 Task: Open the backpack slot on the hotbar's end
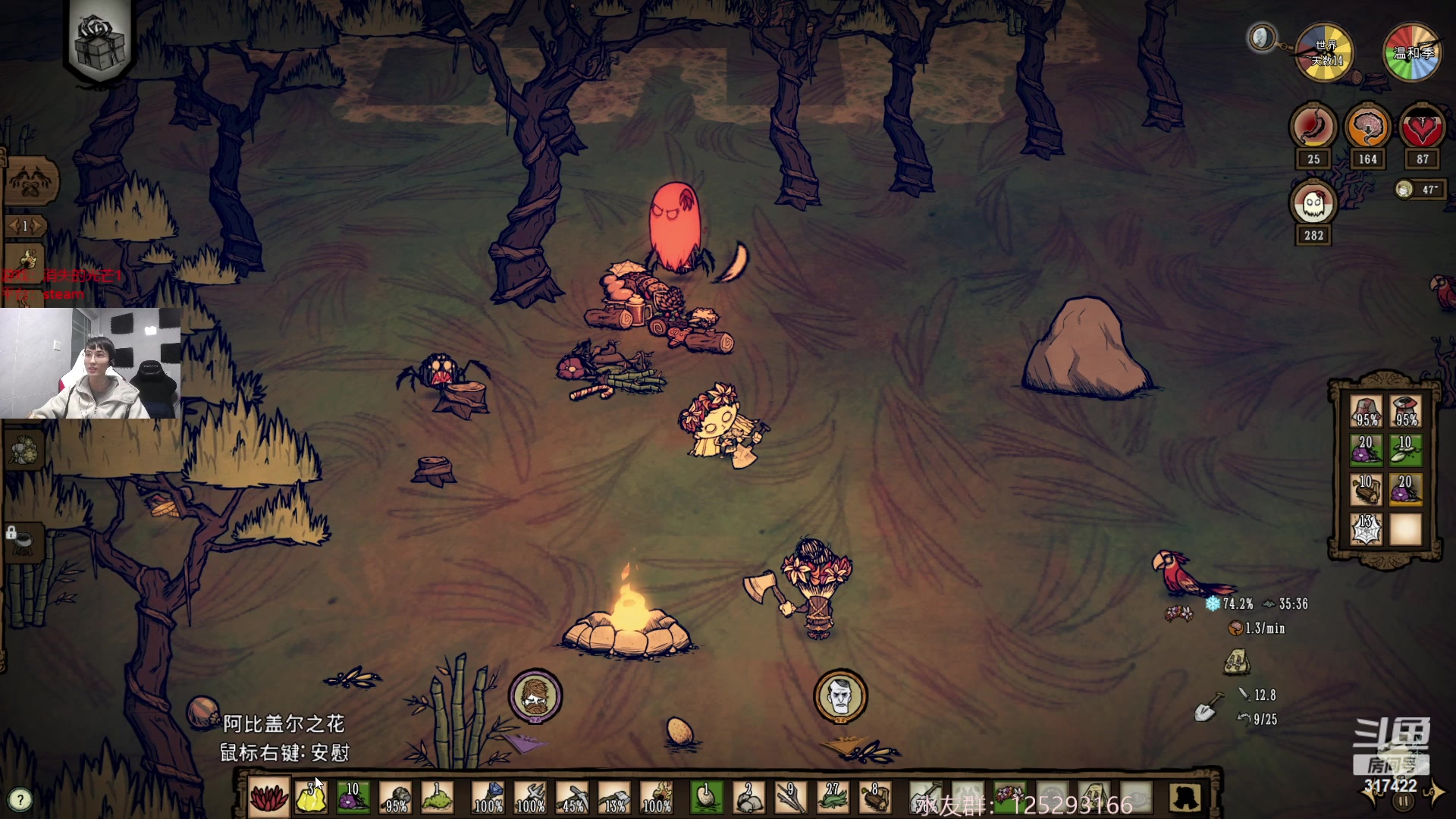click(1185, 798)
